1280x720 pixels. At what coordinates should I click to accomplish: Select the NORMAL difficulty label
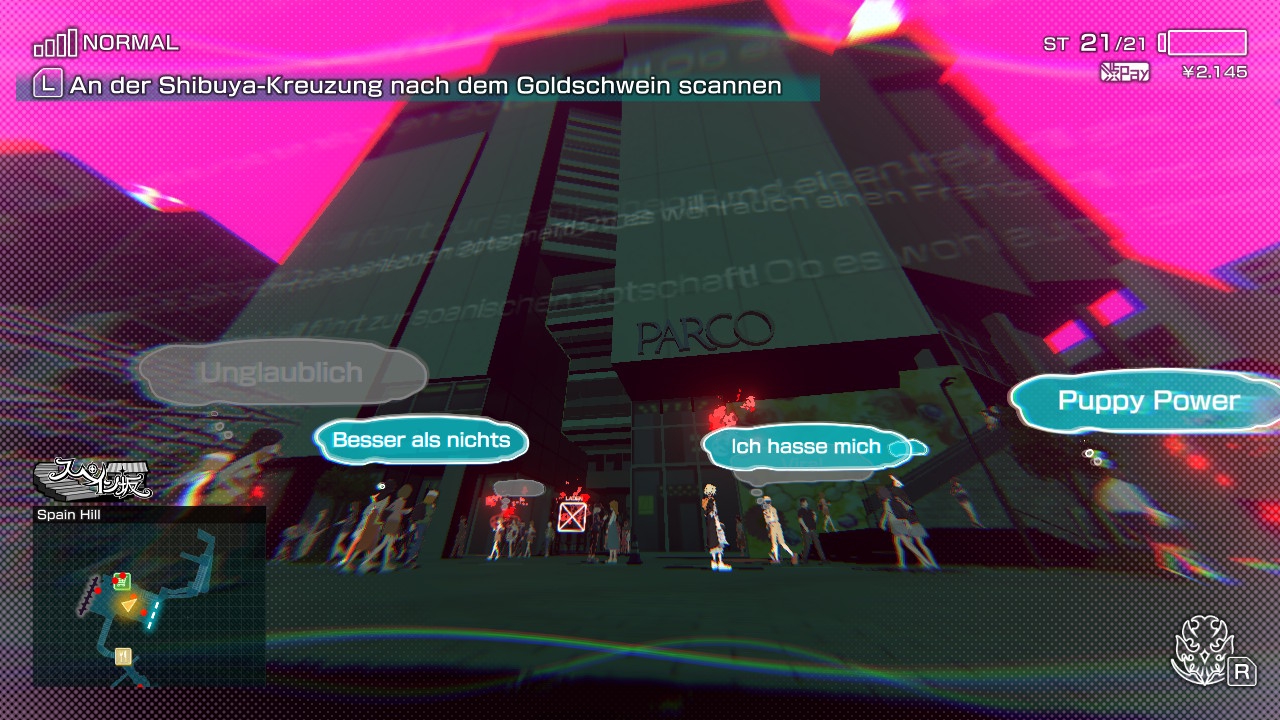(131, 42)
